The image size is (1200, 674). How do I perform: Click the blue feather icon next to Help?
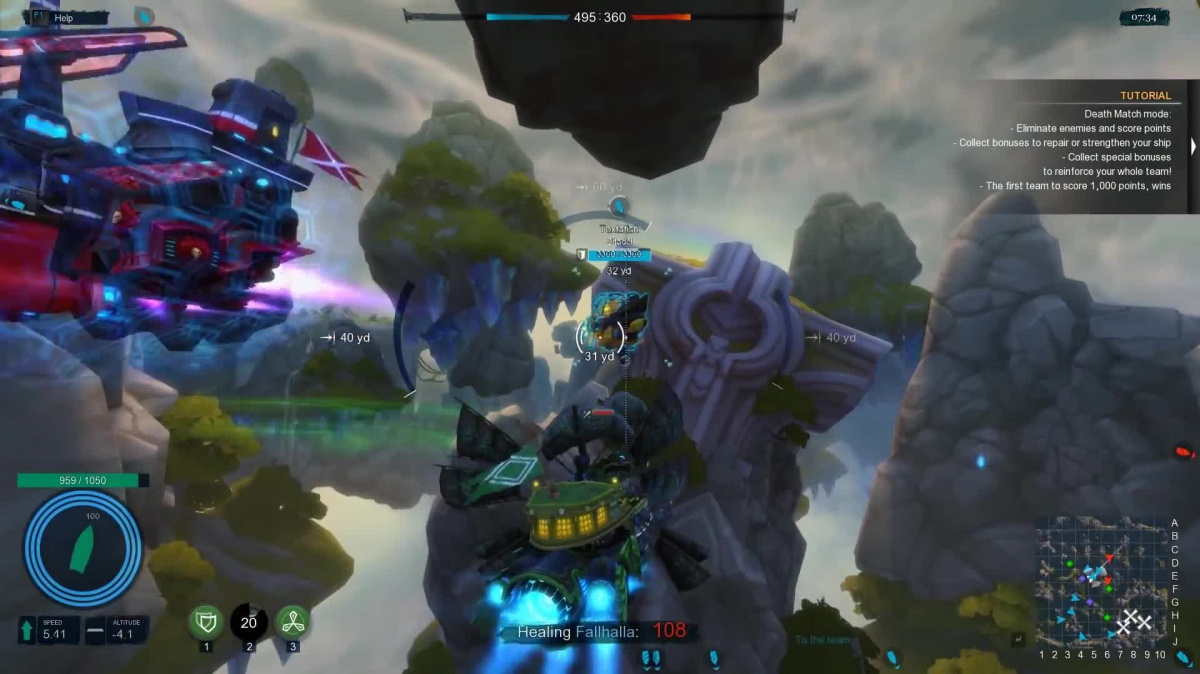[145, 16]
